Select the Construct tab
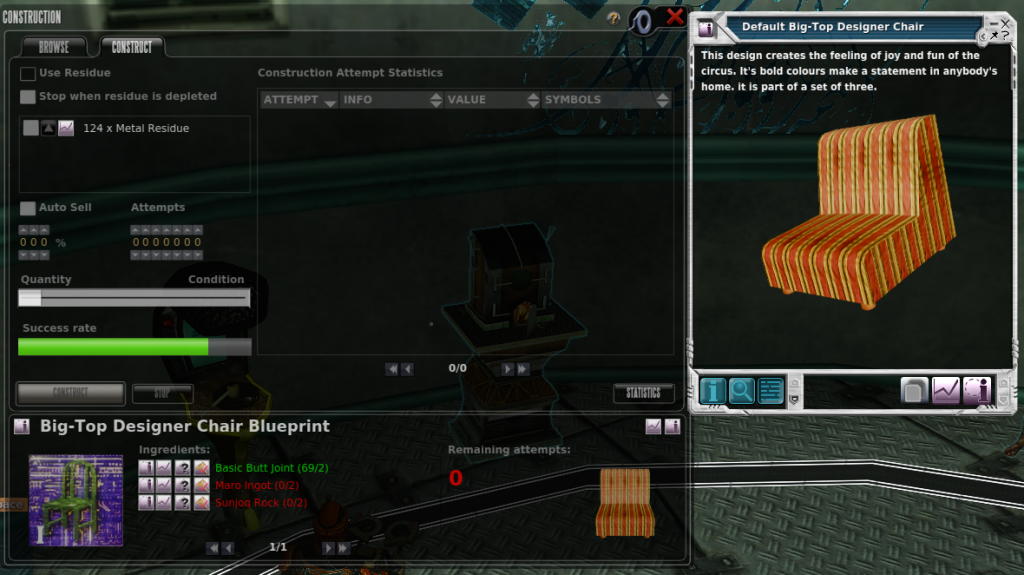This screenshot has width=1024, height=575. point(132,47)
